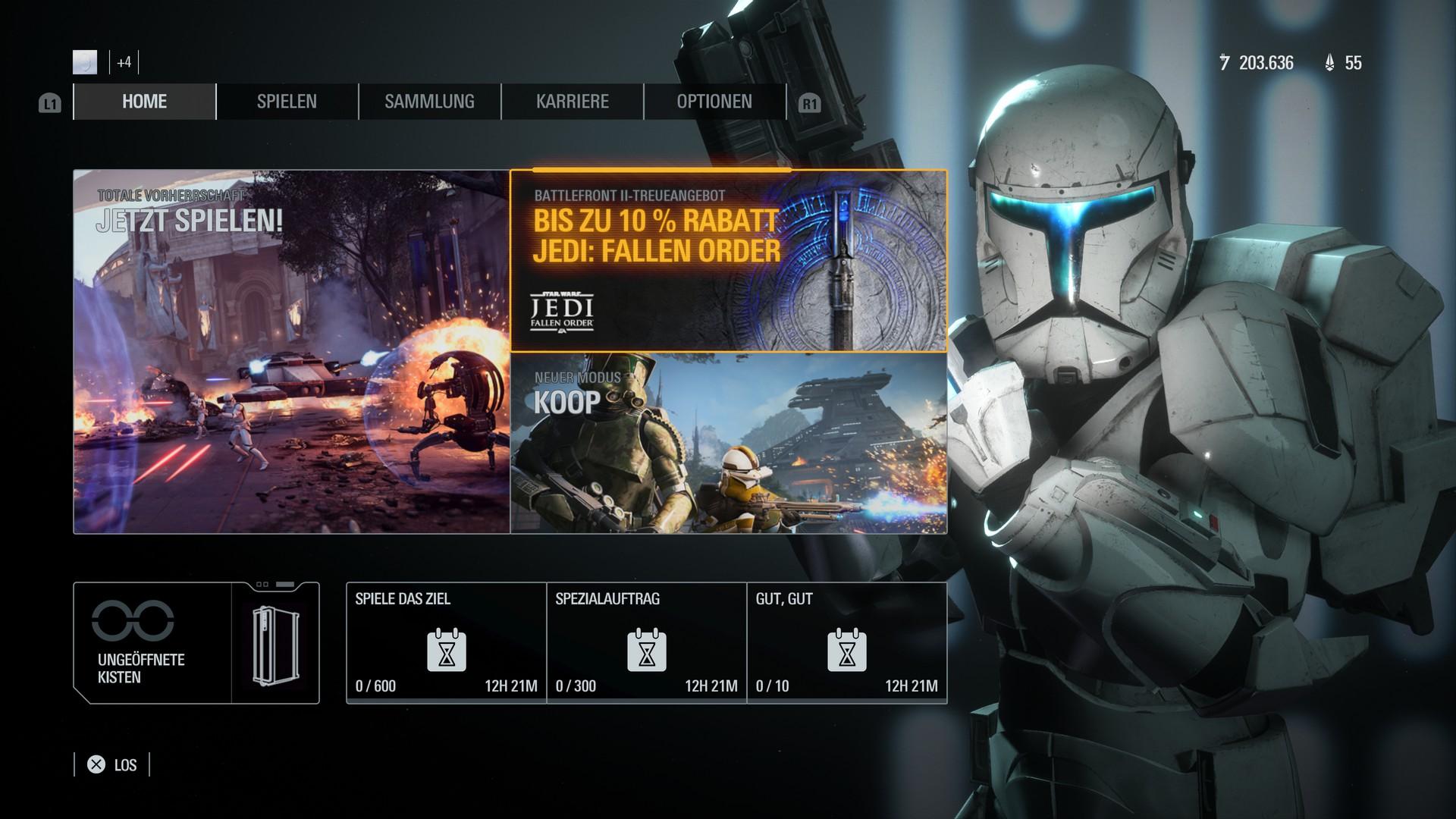
Task: Open the Ungeöffnete Kisten panel
Action: [196, 643]
